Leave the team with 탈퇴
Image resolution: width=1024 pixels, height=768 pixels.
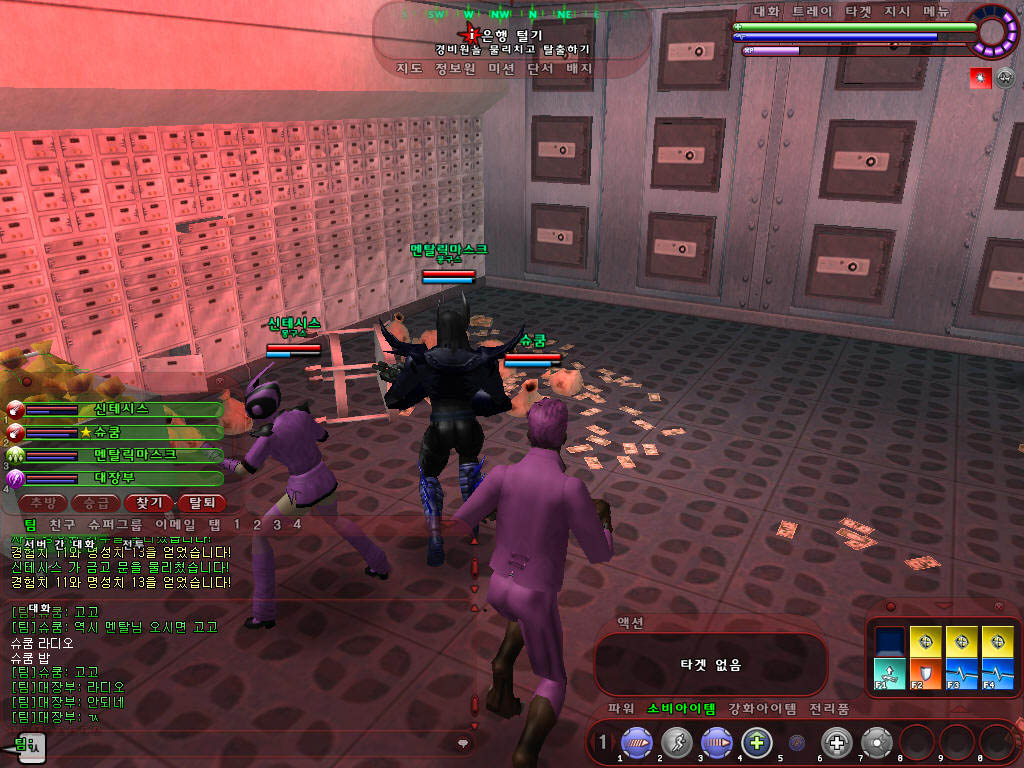coord(201,502)
